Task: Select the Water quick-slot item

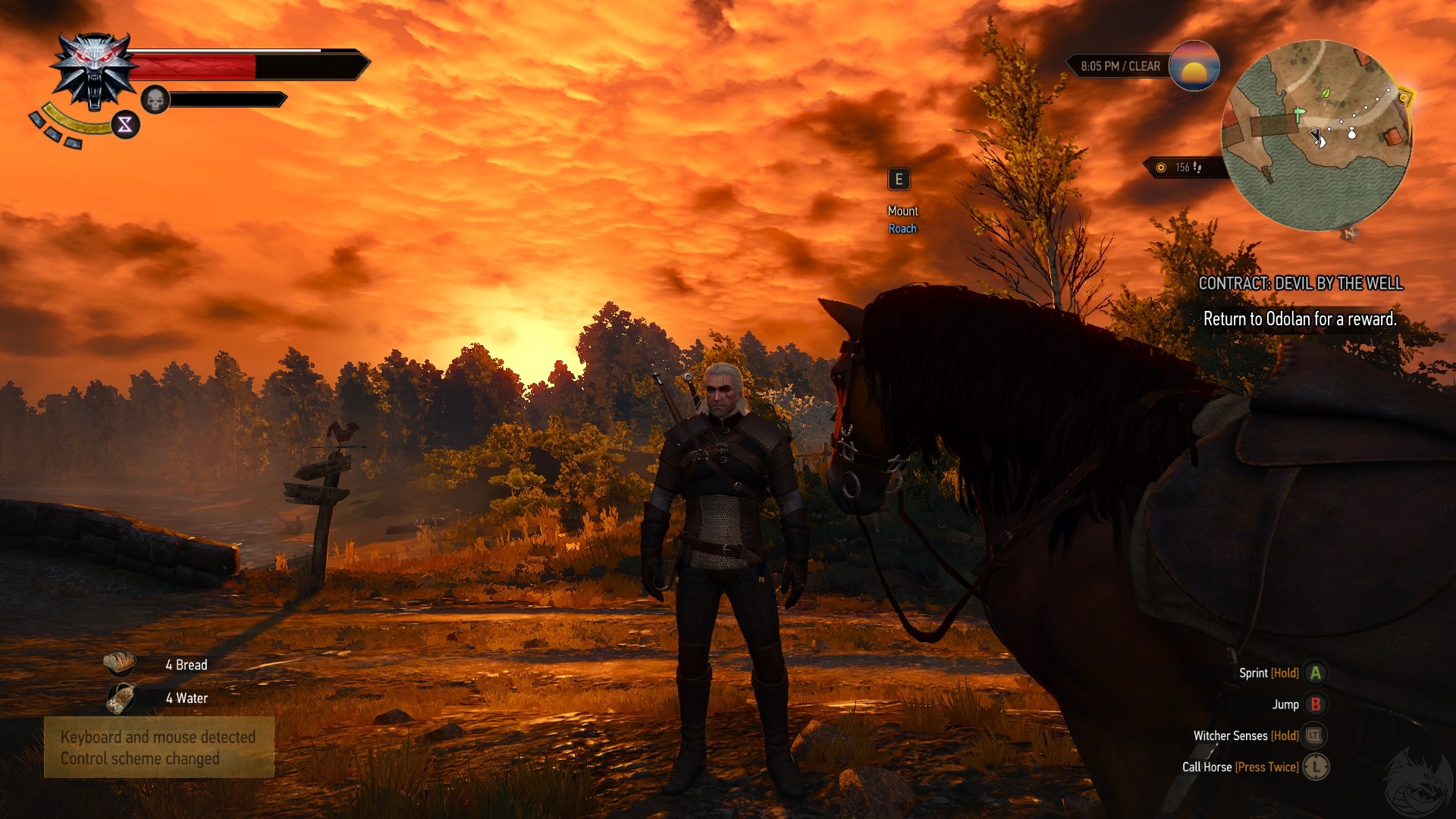Action: click(120, 698)
